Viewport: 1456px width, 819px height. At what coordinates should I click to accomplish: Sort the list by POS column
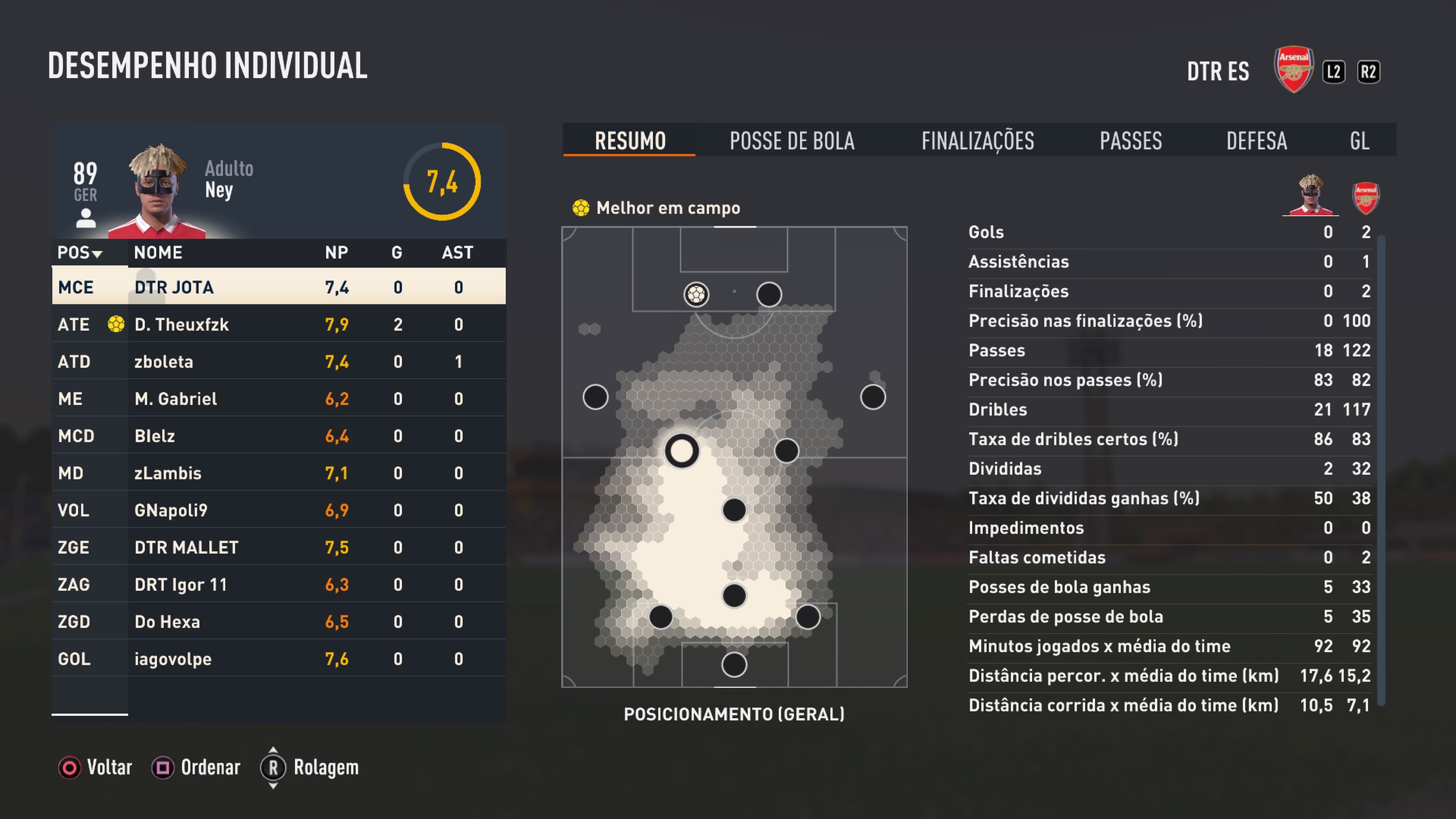pyautogui.click(x=80, y=253)
